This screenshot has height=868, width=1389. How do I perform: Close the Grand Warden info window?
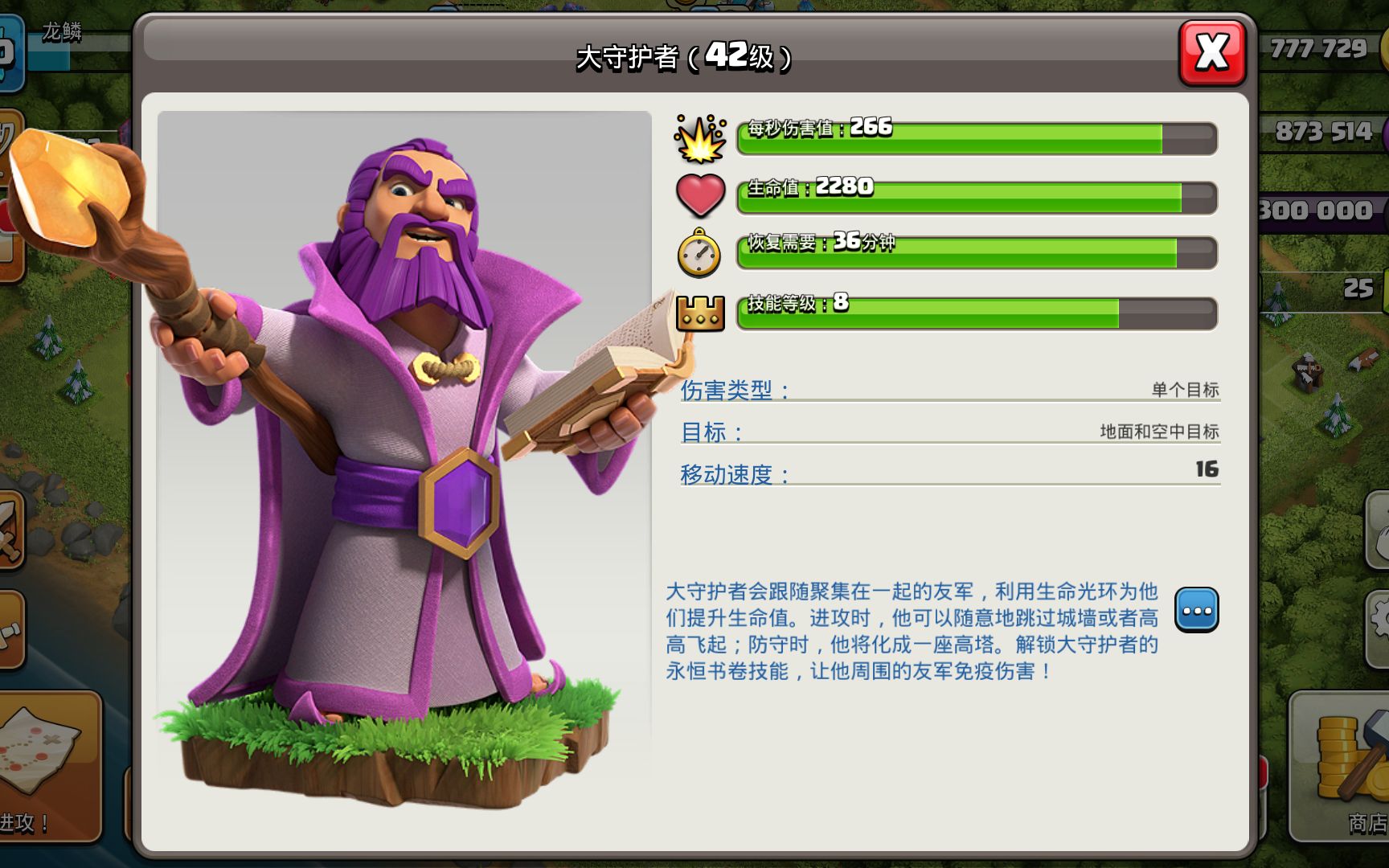1211,53
